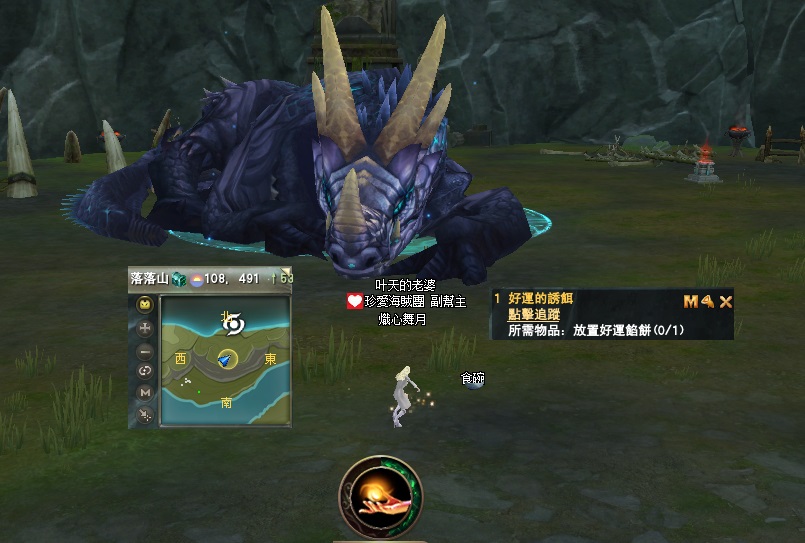Click the sunset weather icon on minimap header
The width and height of the screenshot is (805, 543).
click(197, 280)
